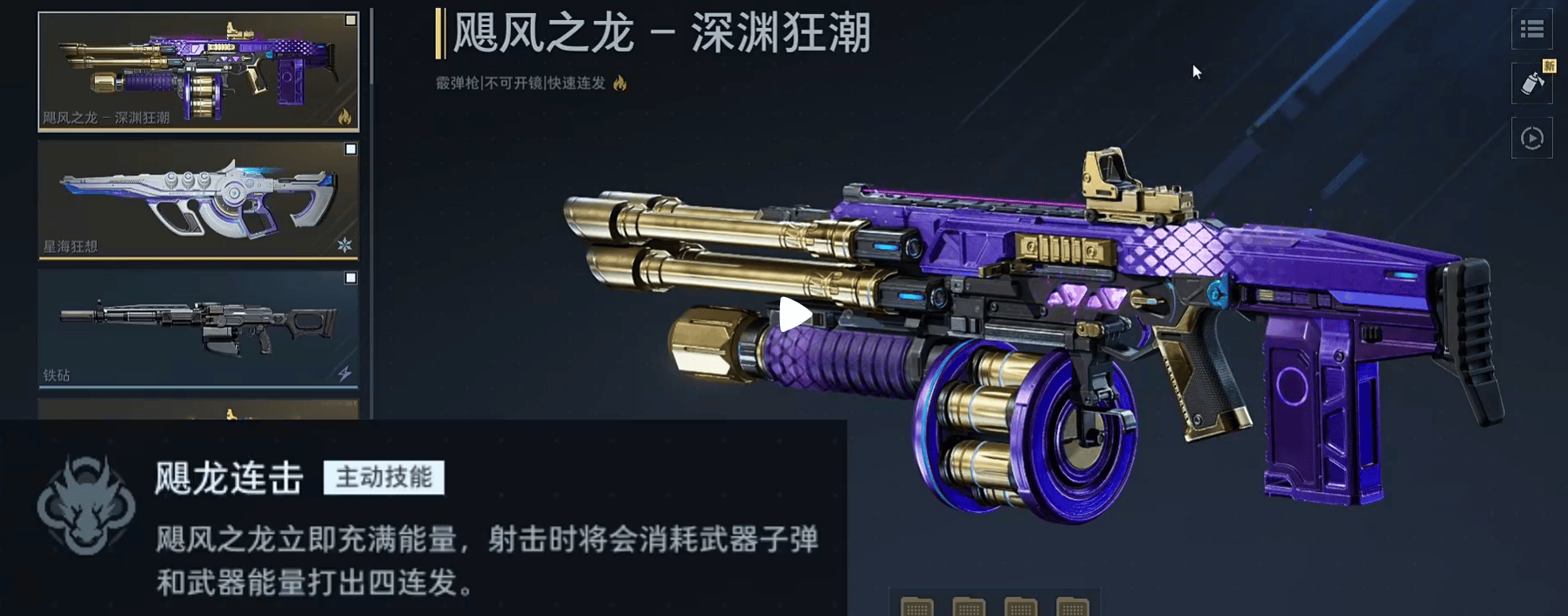Click the 飓龙连击 dragon skill icon
This screenshot has height=616, width=1568.
86,506
